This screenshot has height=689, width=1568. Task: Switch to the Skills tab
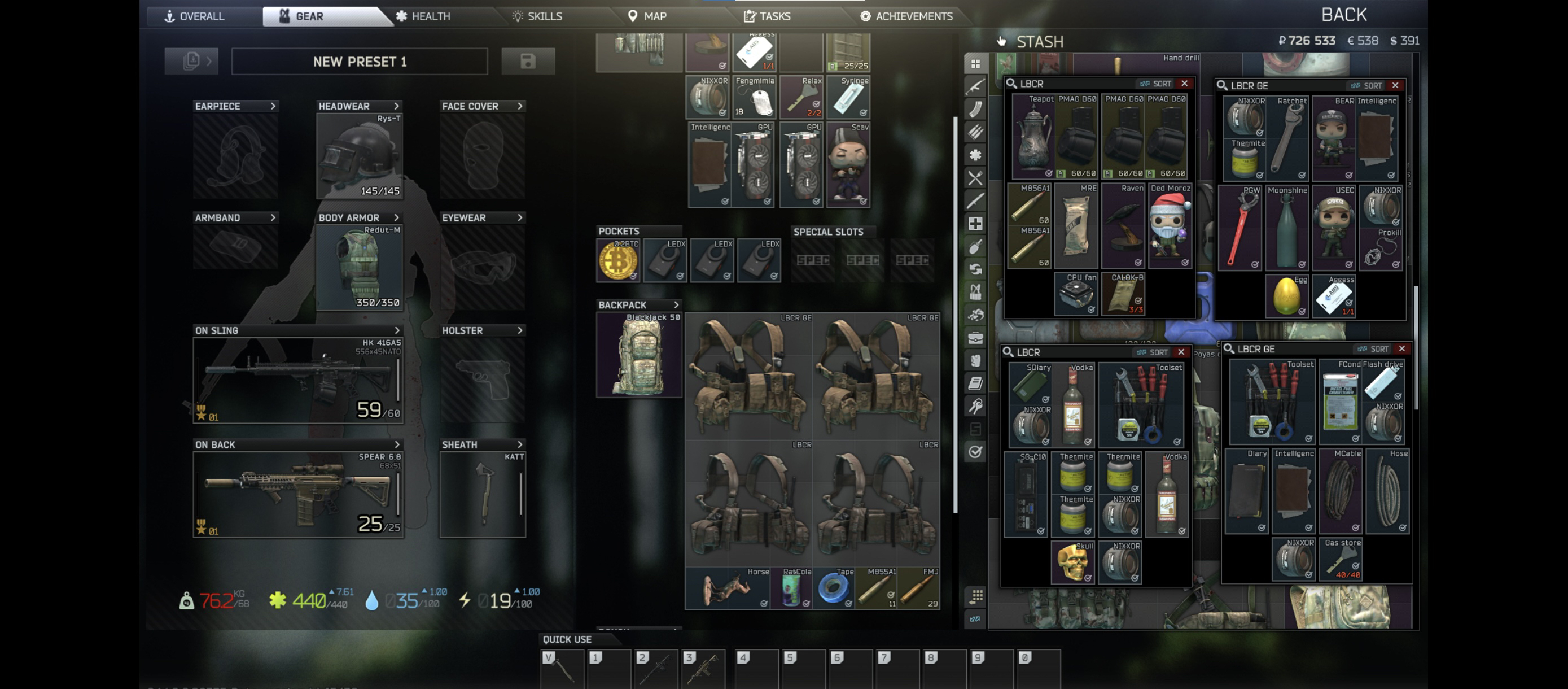click(537, 16)
